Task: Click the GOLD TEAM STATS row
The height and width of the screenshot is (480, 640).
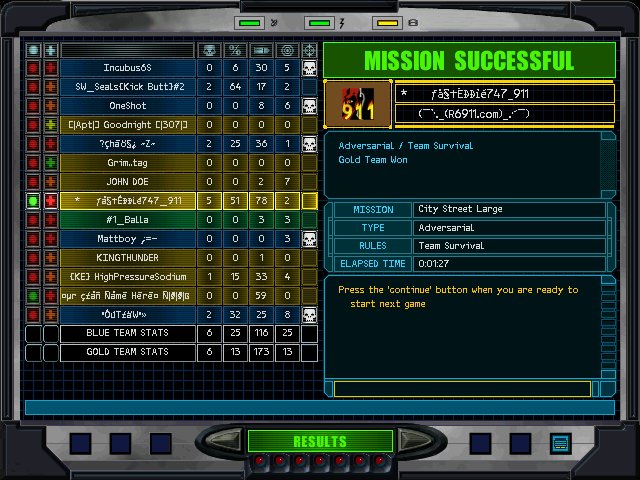Action: 127,353
